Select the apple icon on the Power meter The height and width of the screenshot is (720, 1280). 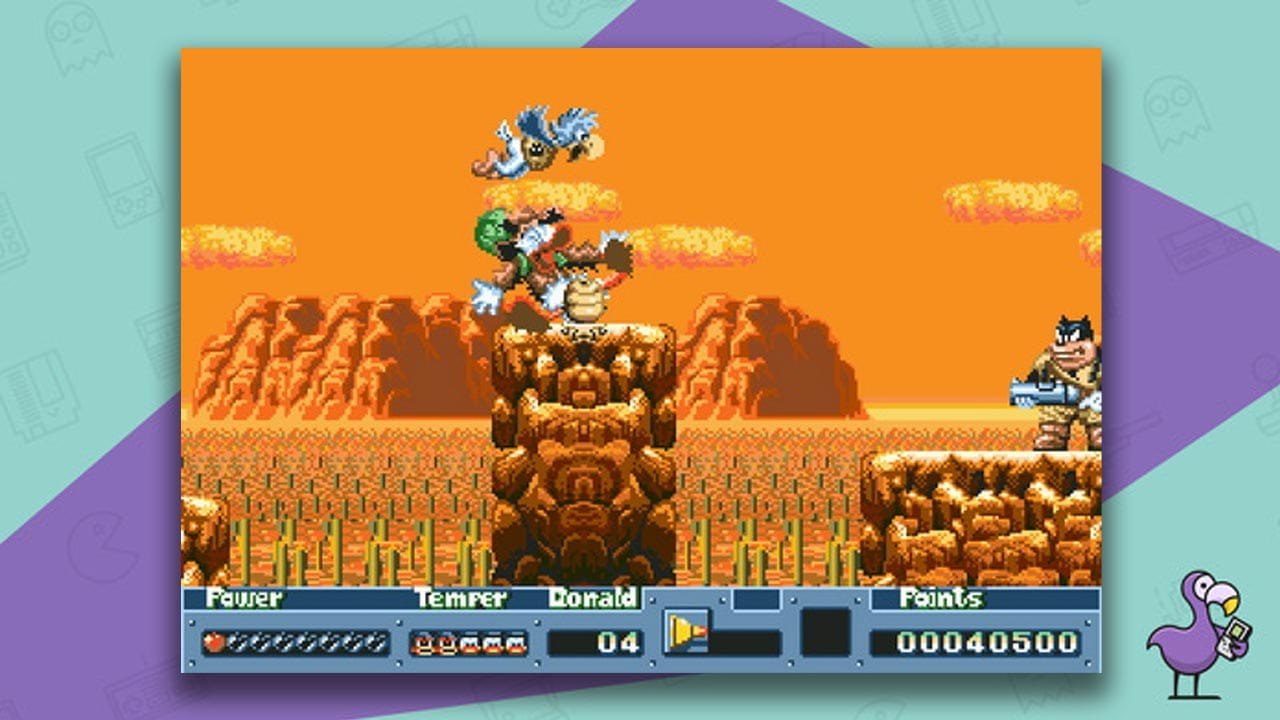pyautogui.click(x=213, y=641)
